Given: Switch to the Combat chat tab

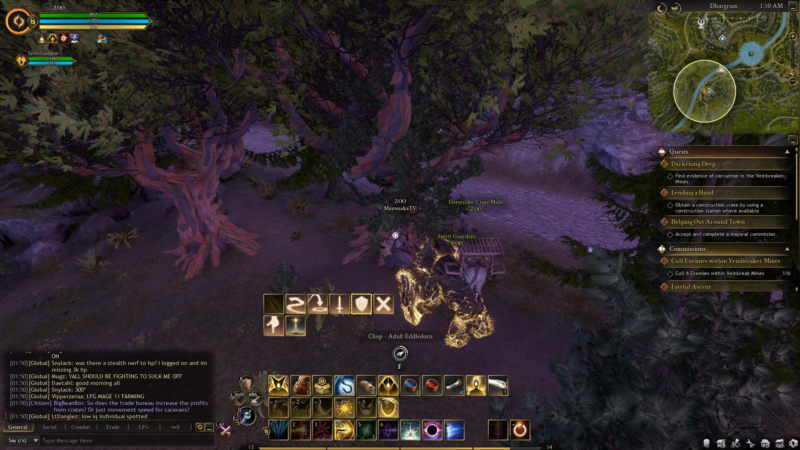Looking at the screenshot, I should [x=81, y=427].
